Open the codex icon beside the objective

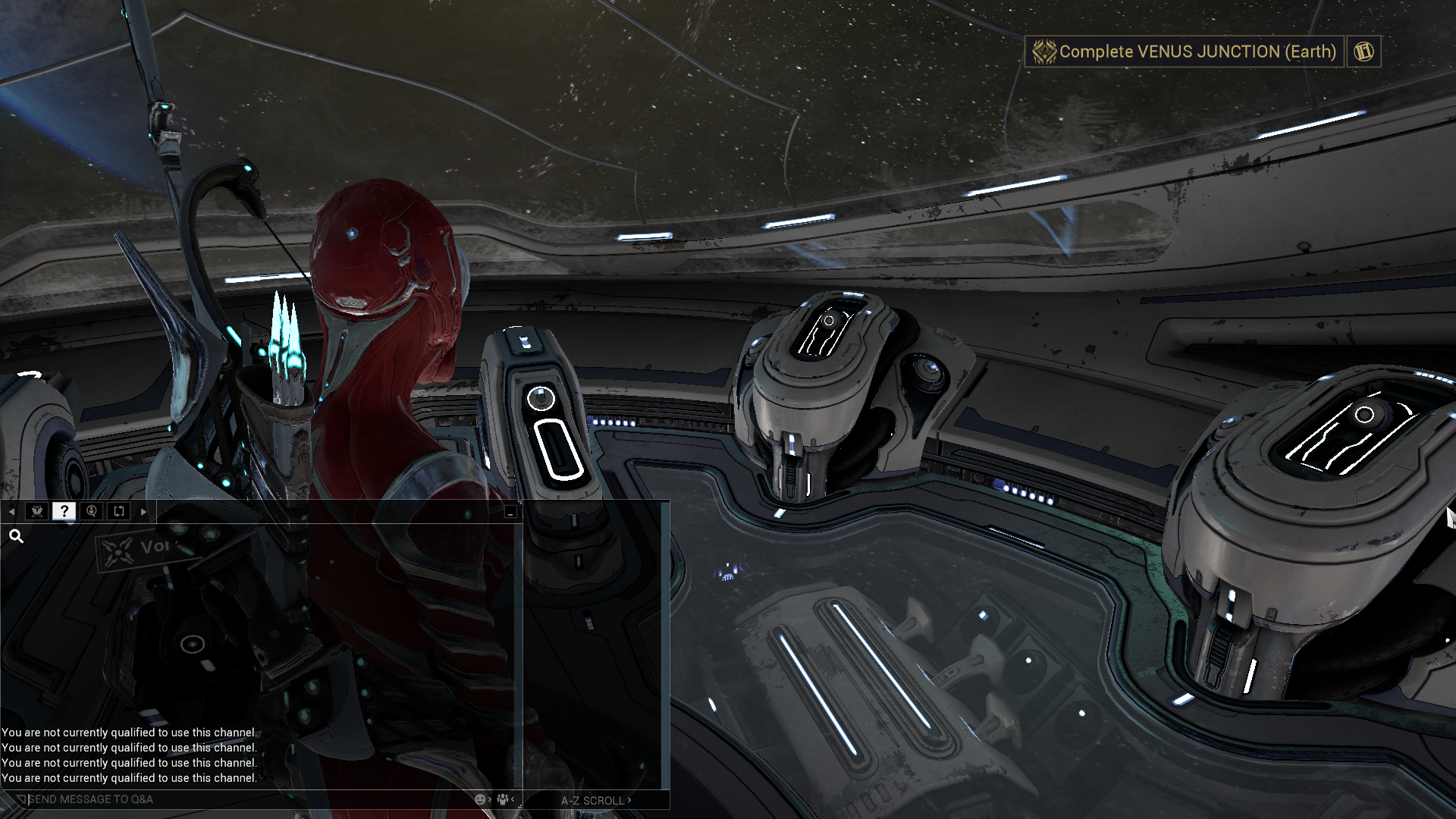[x=1363, y=52]
